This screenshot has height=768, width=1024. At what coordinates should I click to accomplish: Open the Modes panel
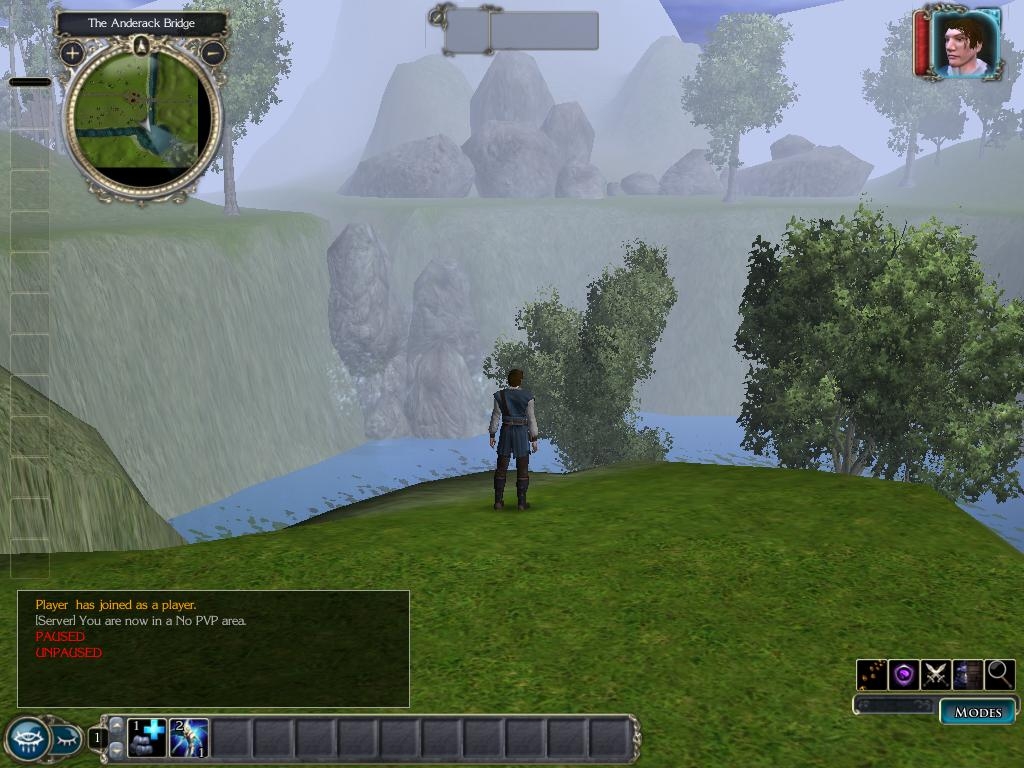tap(977, 712)
